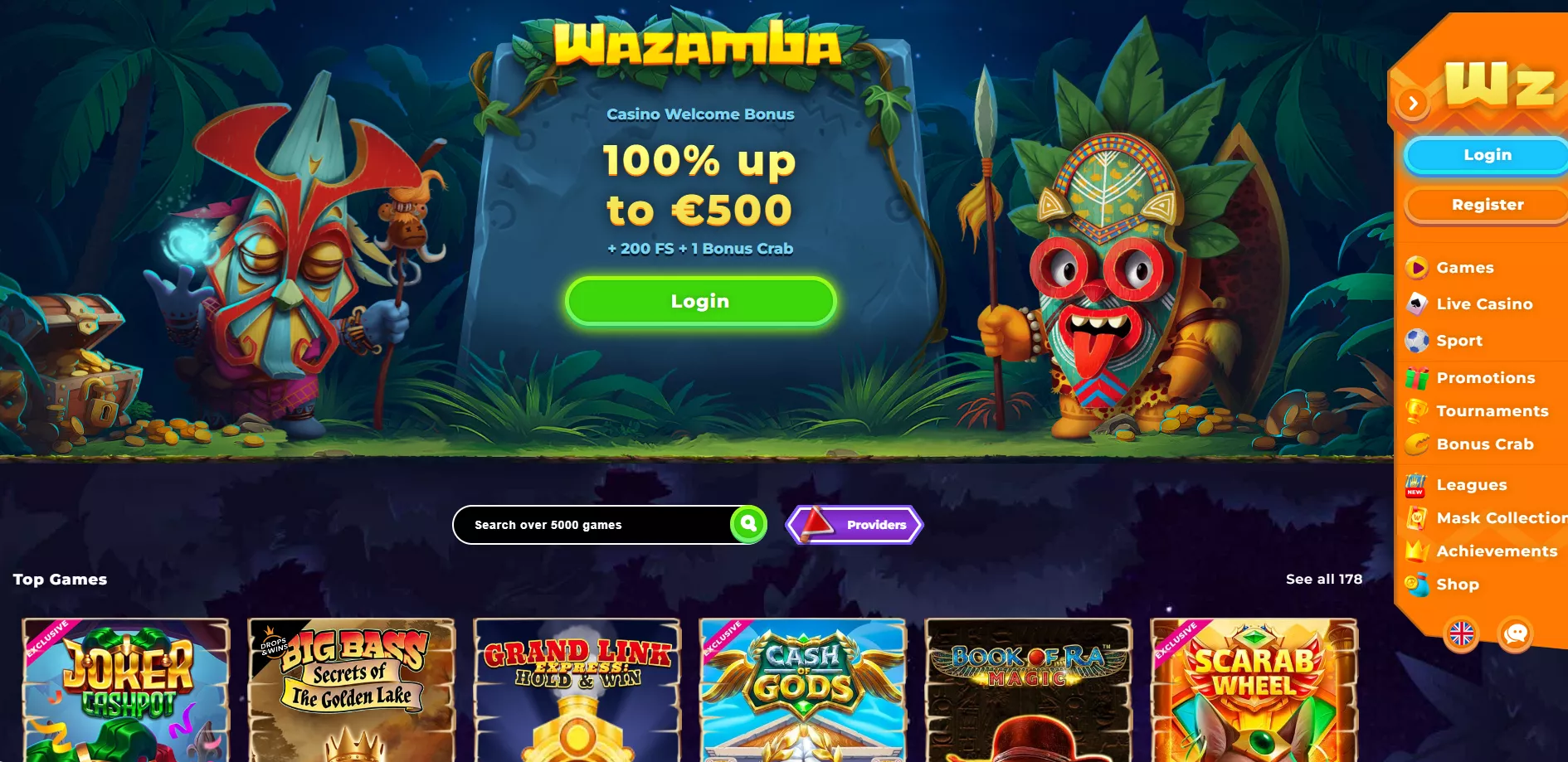
Task: Open Sport via the soccer ball icon
Action: tap(1416, 340)
